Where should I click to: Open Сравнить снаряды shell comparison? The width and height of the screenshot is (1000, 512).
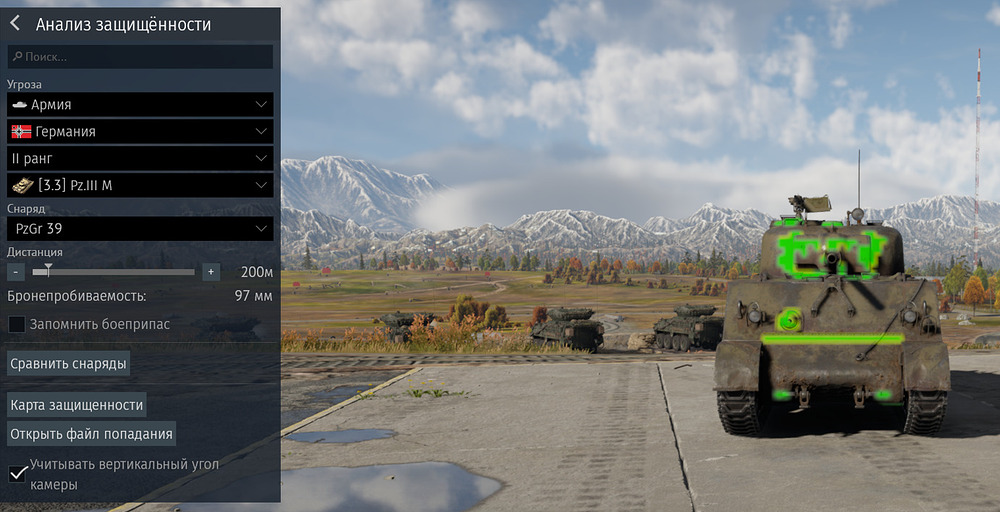pyautogui.click(x=69, y=363)
